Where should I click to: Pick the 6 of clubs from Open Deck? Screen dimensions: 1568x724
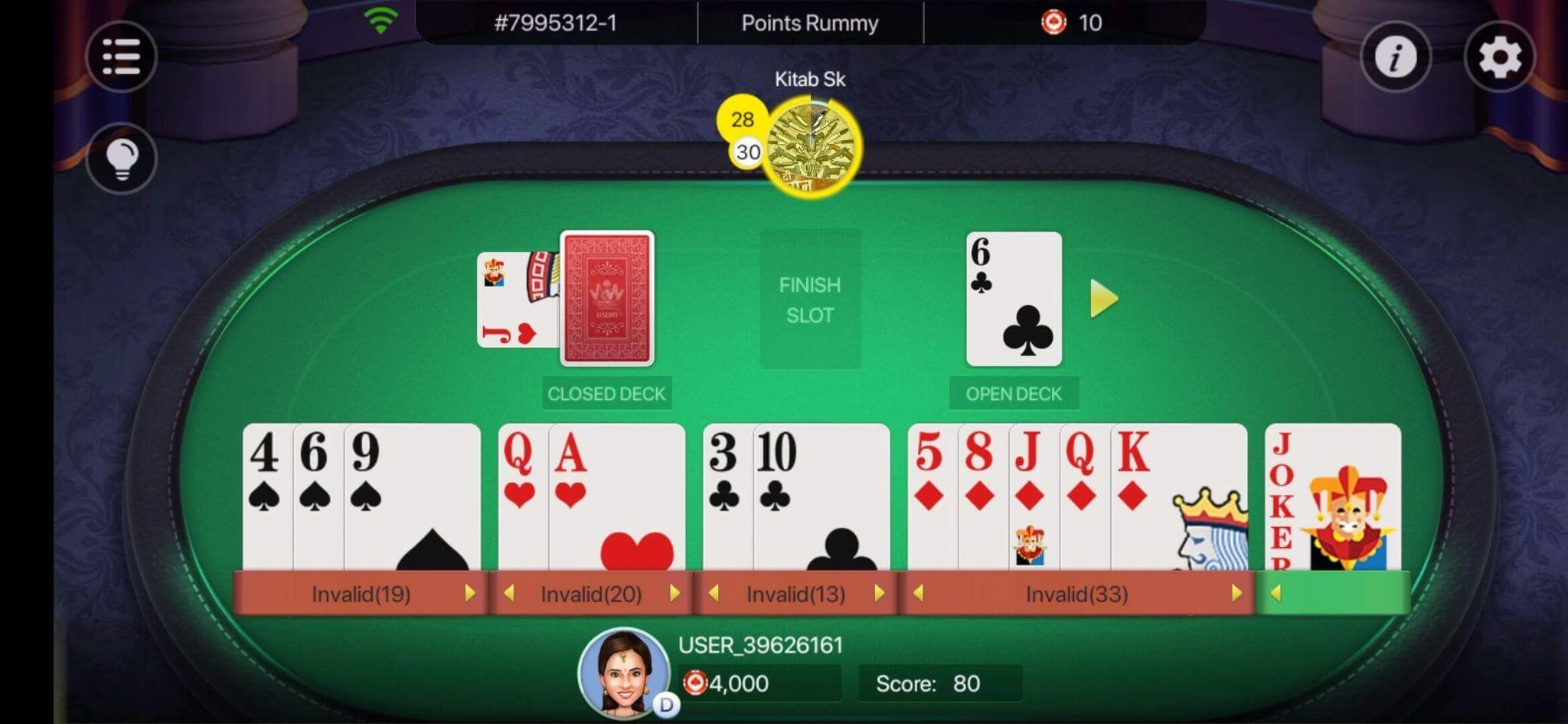[x=1014, y=299]
